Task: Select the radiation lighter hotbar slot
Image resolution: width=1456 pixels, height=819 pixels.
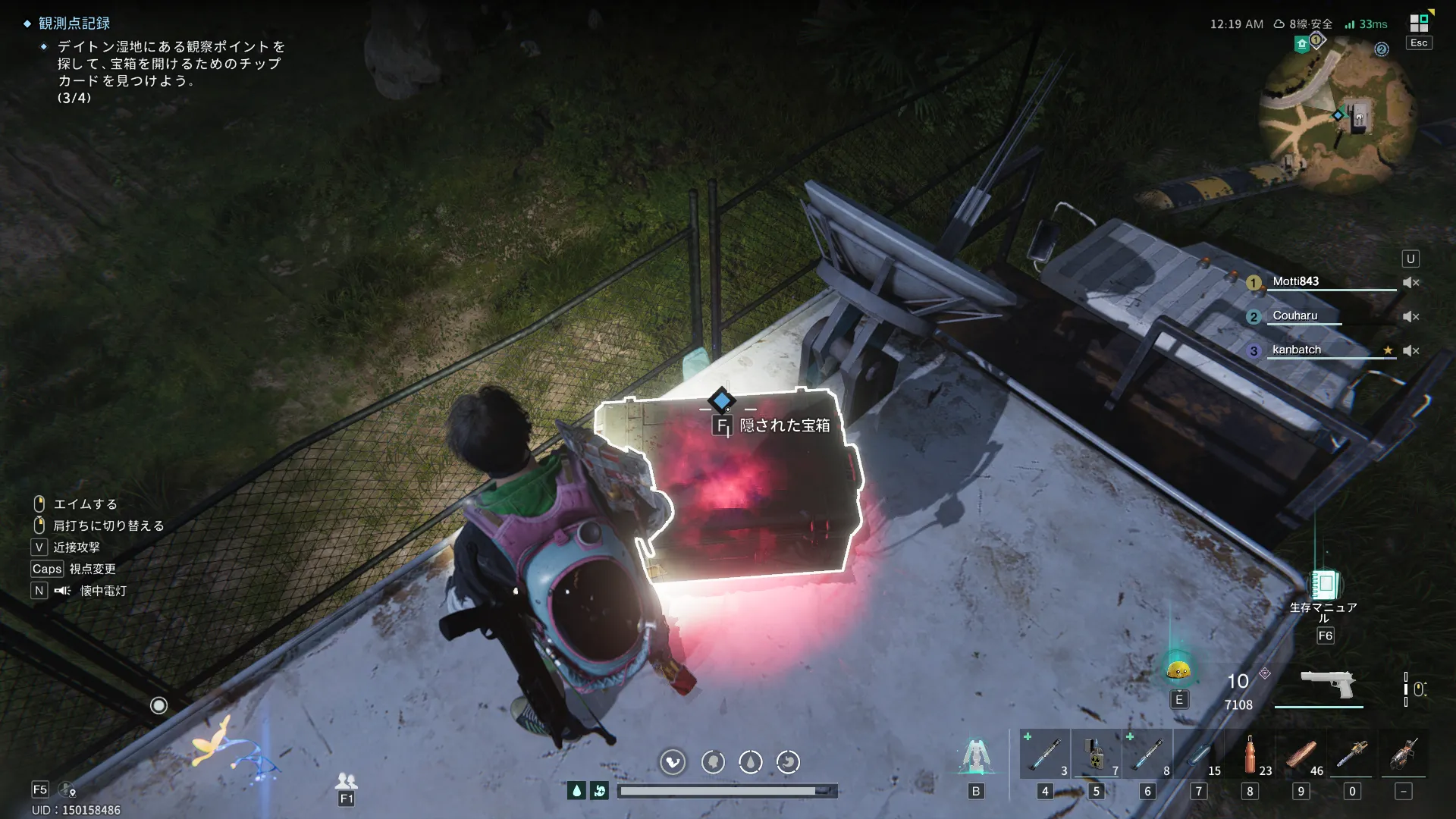Action: point(1096,755)
